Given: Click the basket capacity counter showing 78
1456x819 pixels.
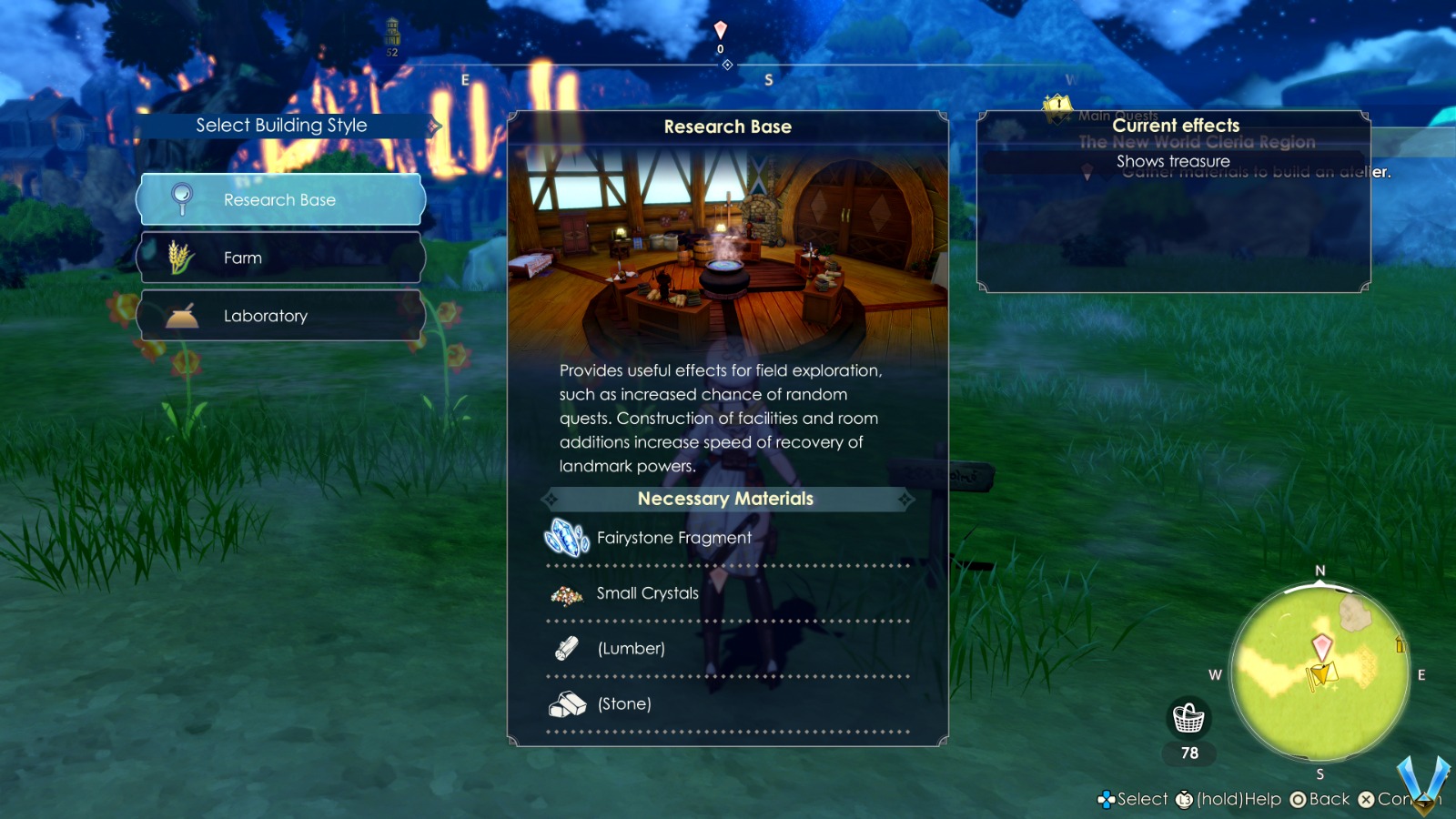Looking at the screenshot, I should pos(1188,753).
